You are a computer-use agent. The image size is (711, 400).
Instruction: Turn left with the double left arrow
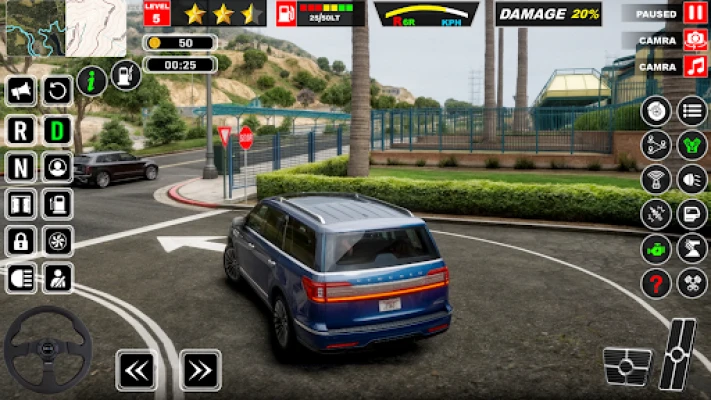[136, 370]
